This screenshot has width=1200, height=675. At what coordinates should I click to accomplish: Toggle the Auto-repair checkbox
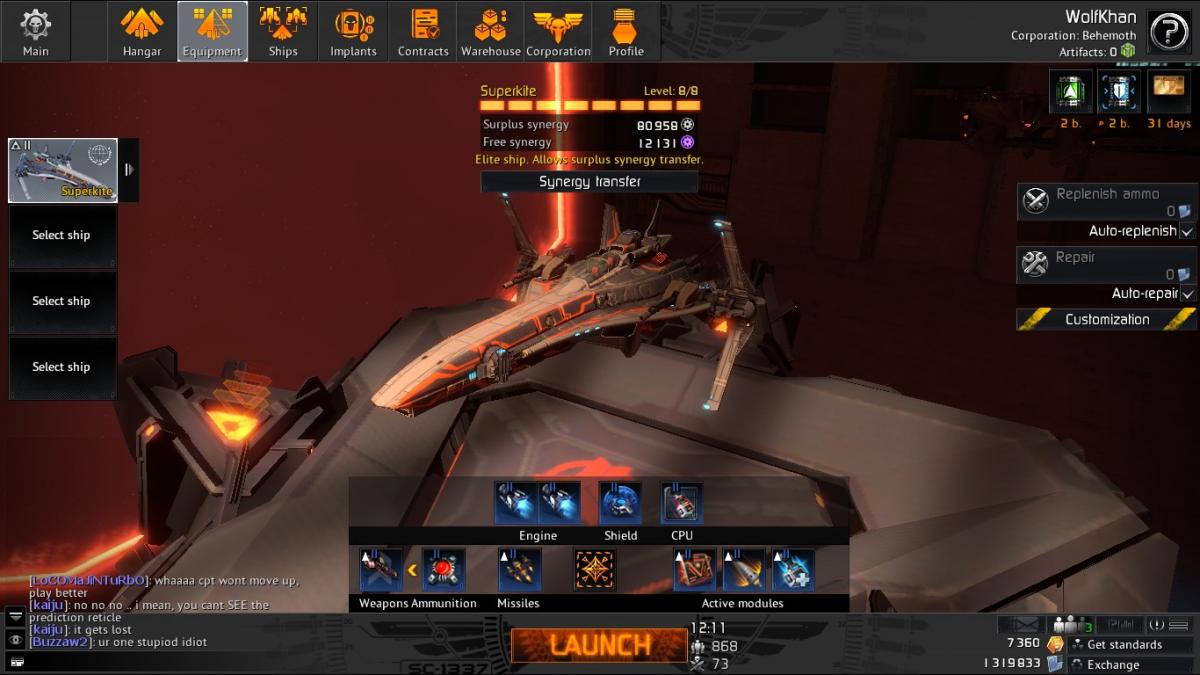1187,294
